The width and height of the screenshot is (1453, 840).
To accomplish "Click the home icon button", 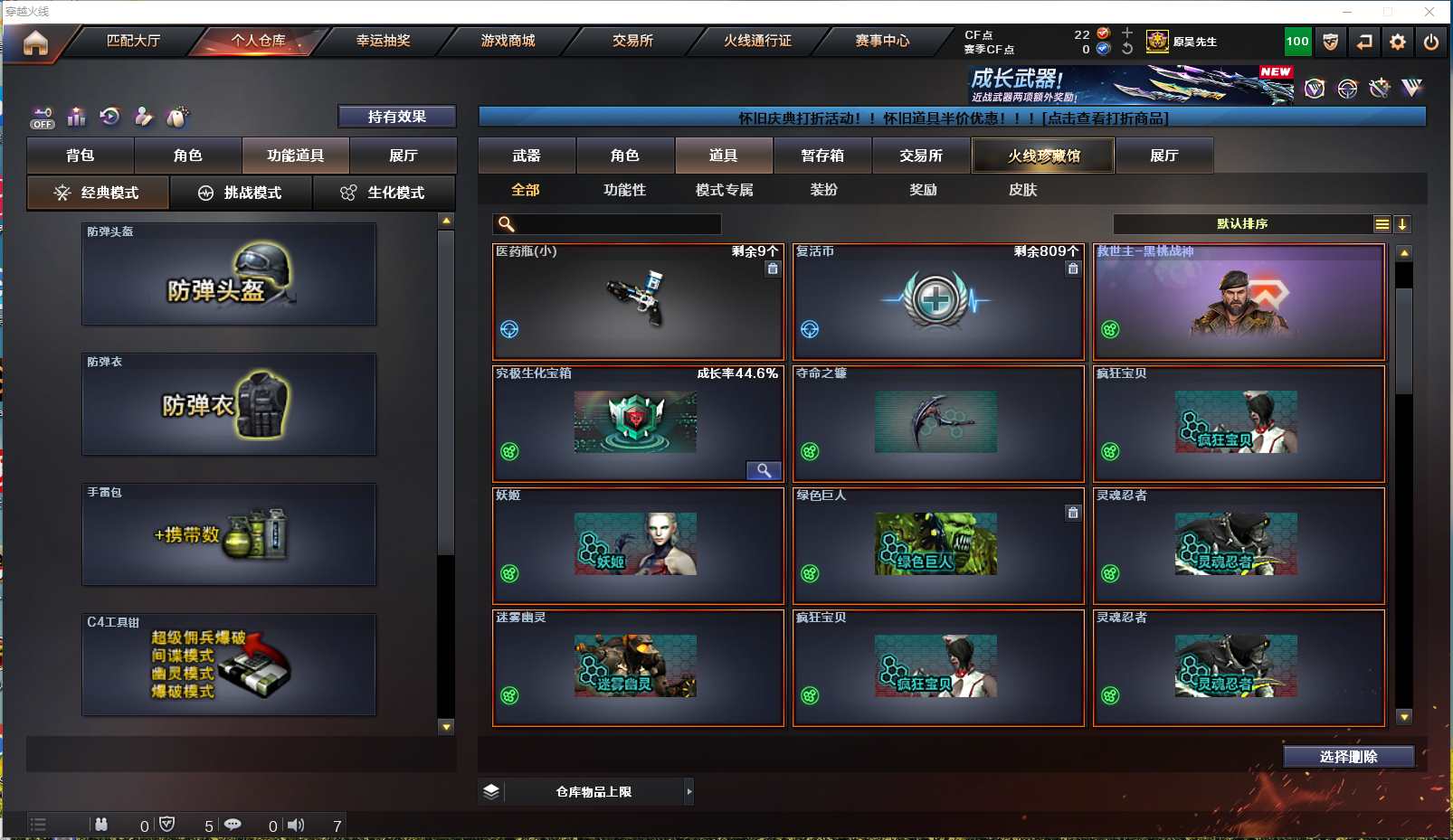I will (35, 42).
